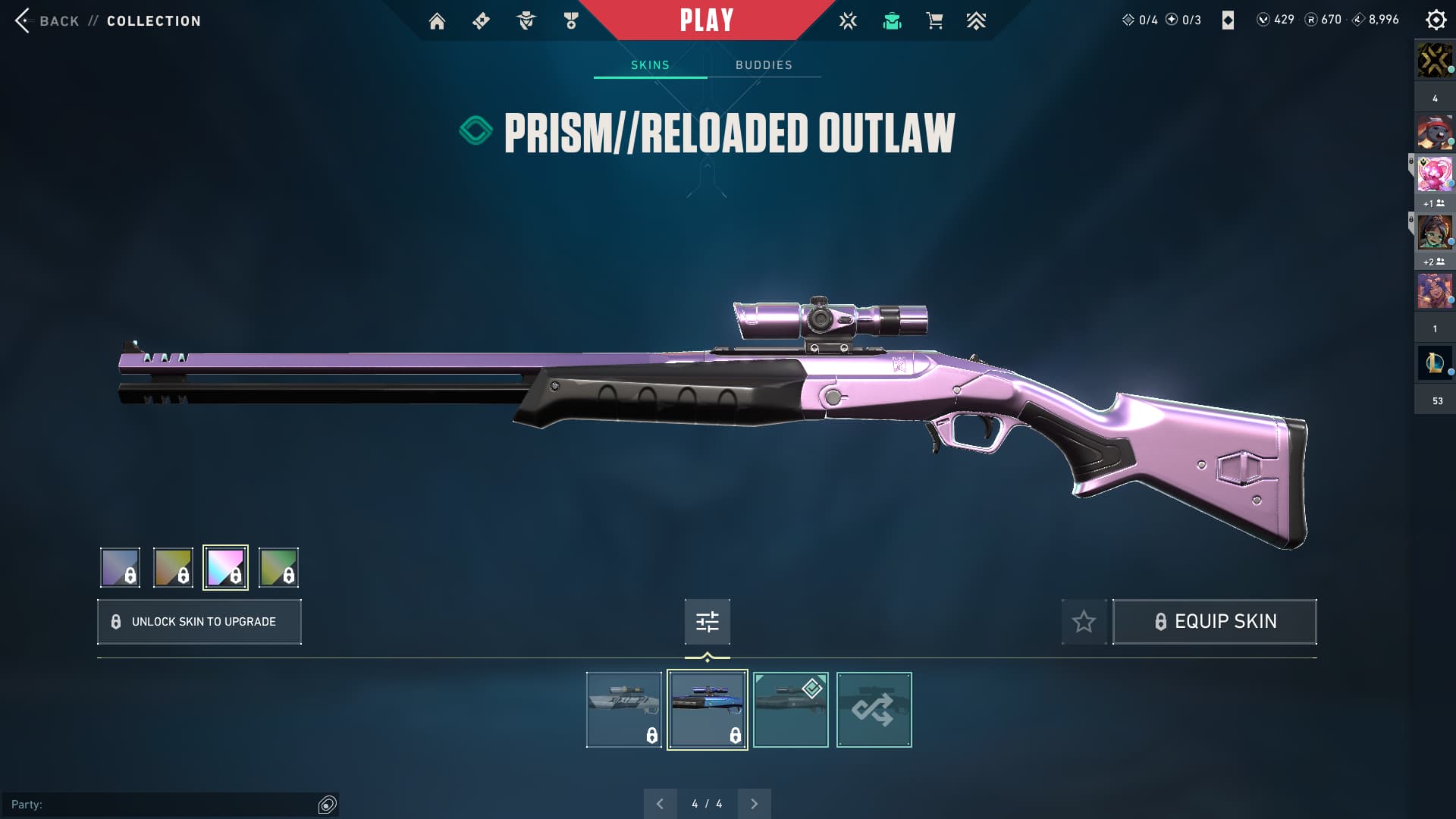Click Unlock Skin to Upgrade
Image resolution: width=1456 pixels, height=819 pixels.
(x=199, y=622)
